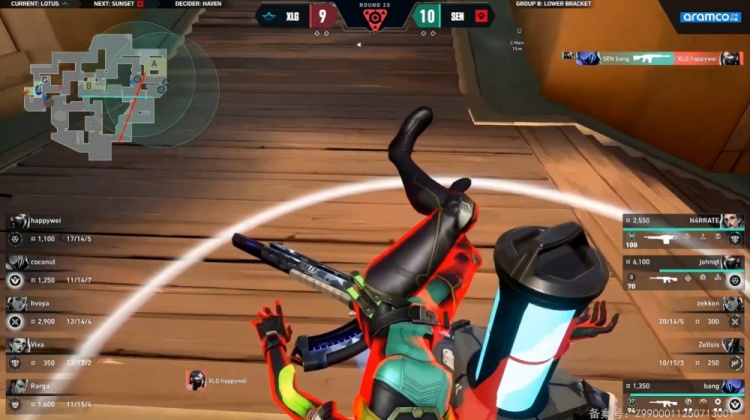Open the aramco sponsor logo
The image size is (750, 420).
point(710,17)
